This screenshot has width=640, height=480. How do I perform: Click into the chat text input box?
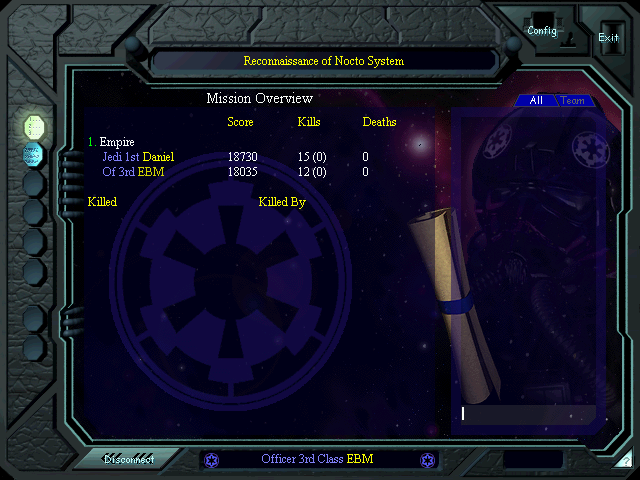point(527,413)
